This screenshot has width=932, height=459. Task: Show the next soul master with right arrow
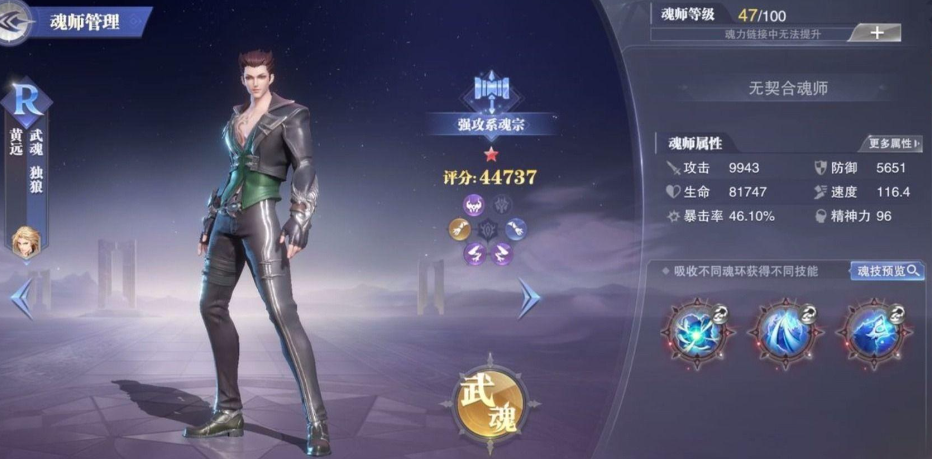click(x=529, y=298)
